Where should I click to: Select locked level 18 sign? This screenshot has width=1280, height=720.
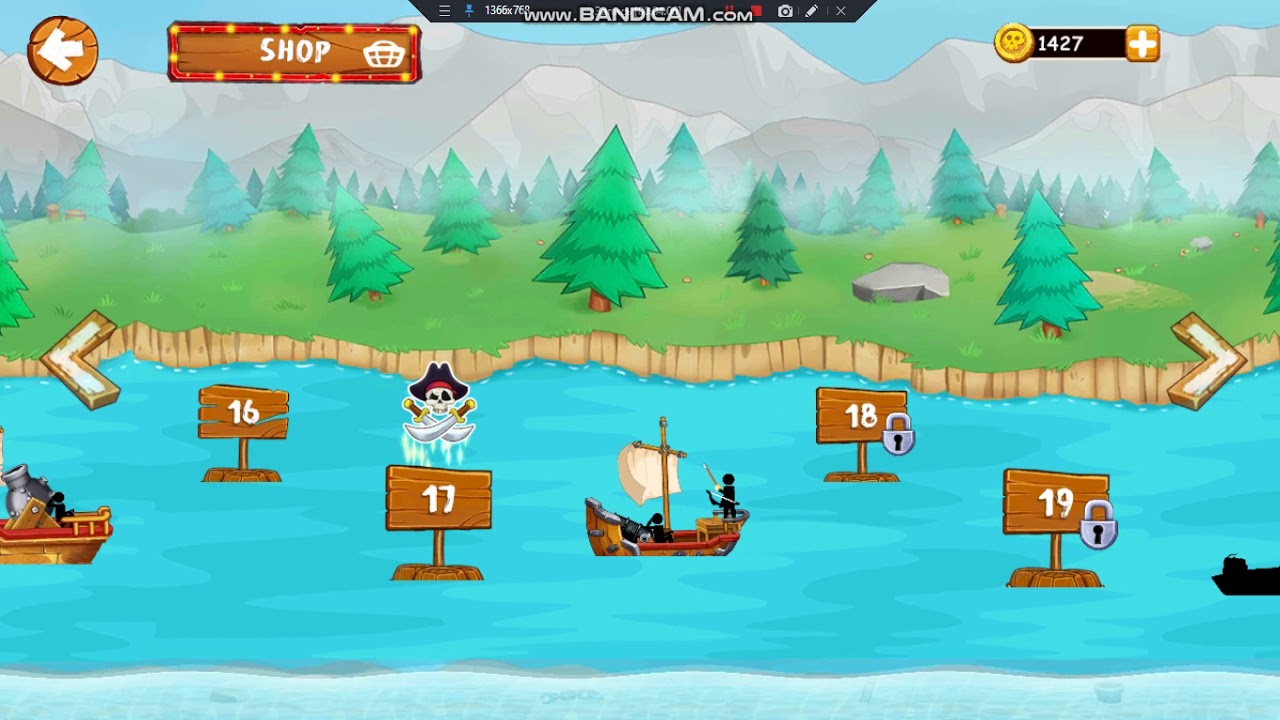860,417
